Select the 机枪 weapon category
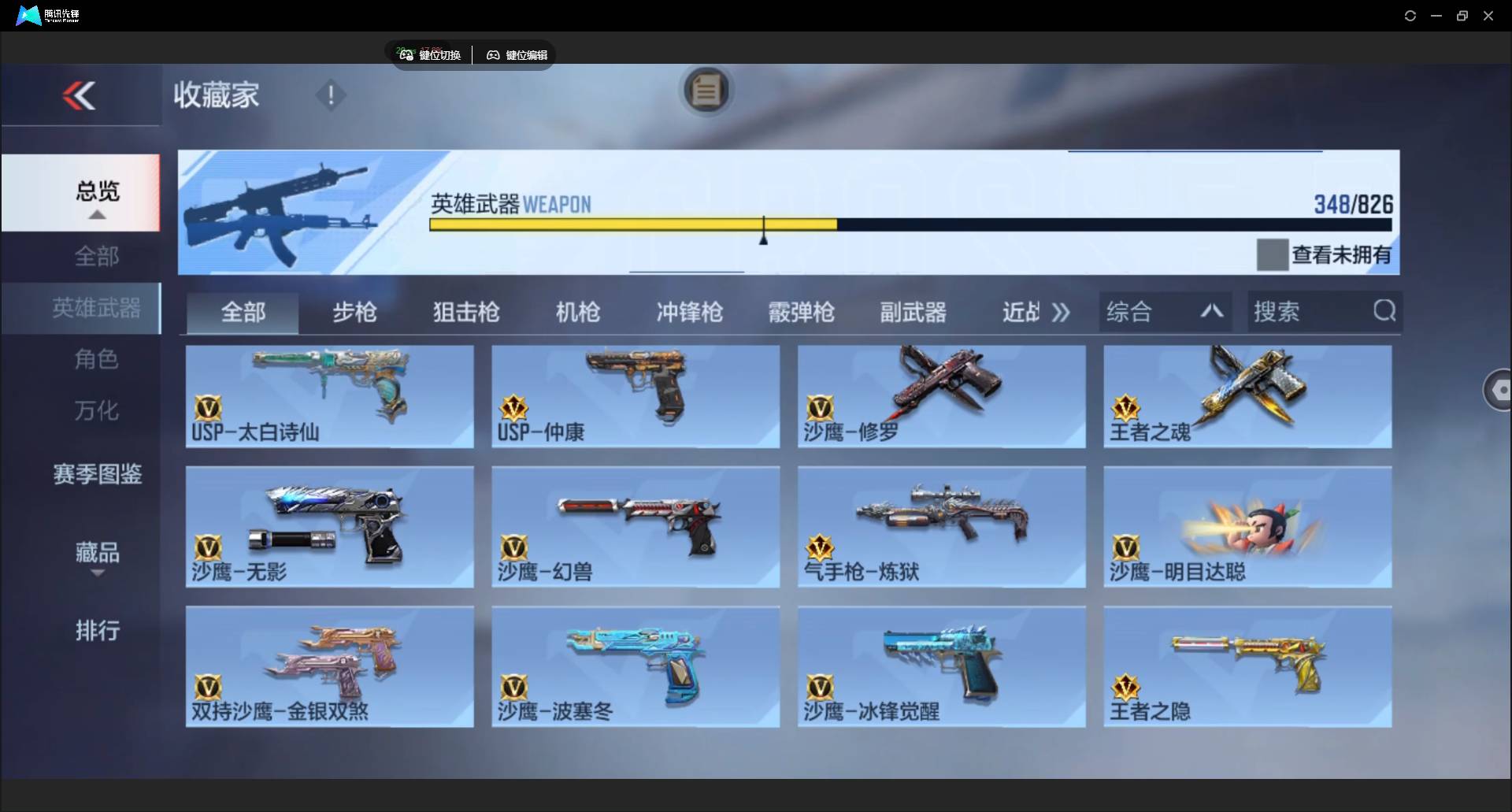Viewport: 1512px width, 812px height. (x=577, y=312)
